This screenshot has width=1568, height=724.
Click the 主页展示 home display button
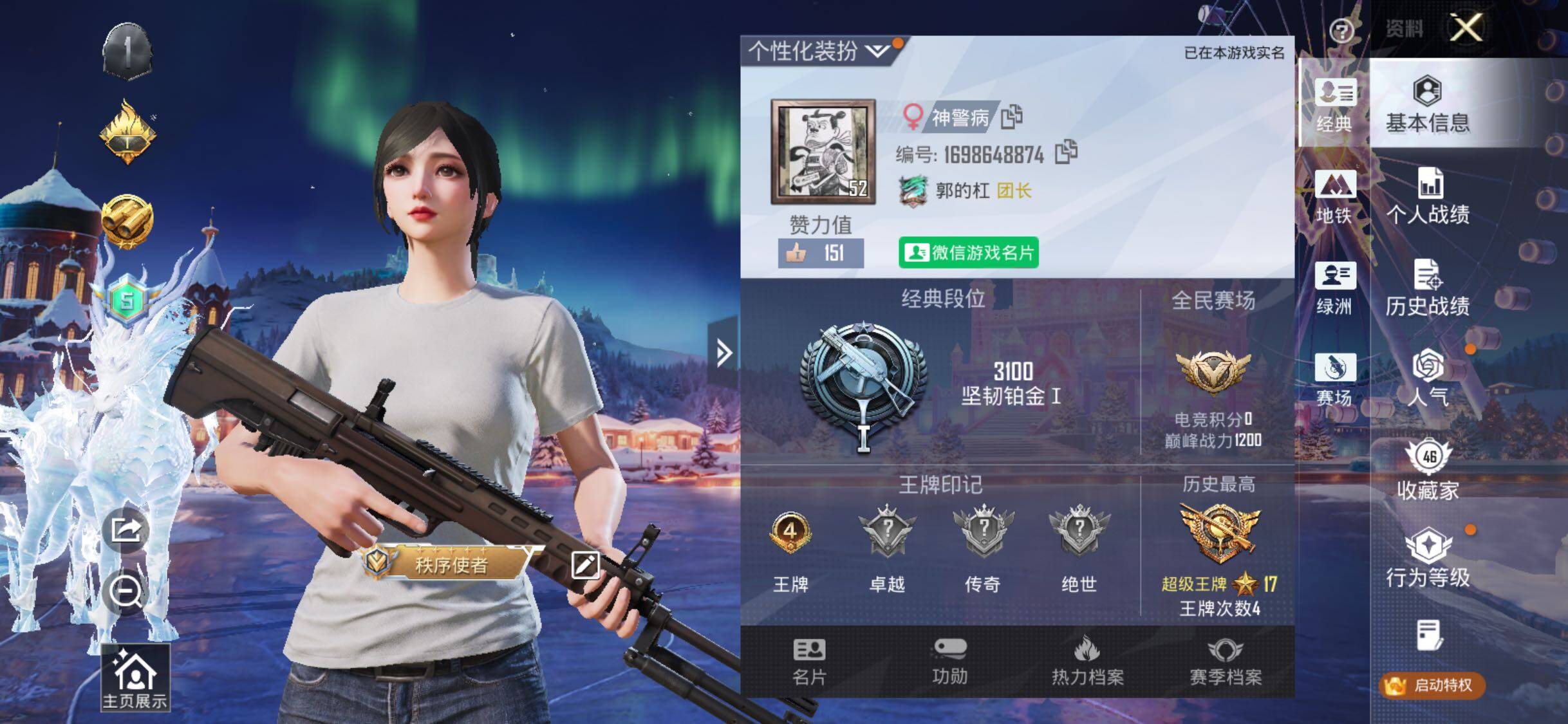click(135, 678)
